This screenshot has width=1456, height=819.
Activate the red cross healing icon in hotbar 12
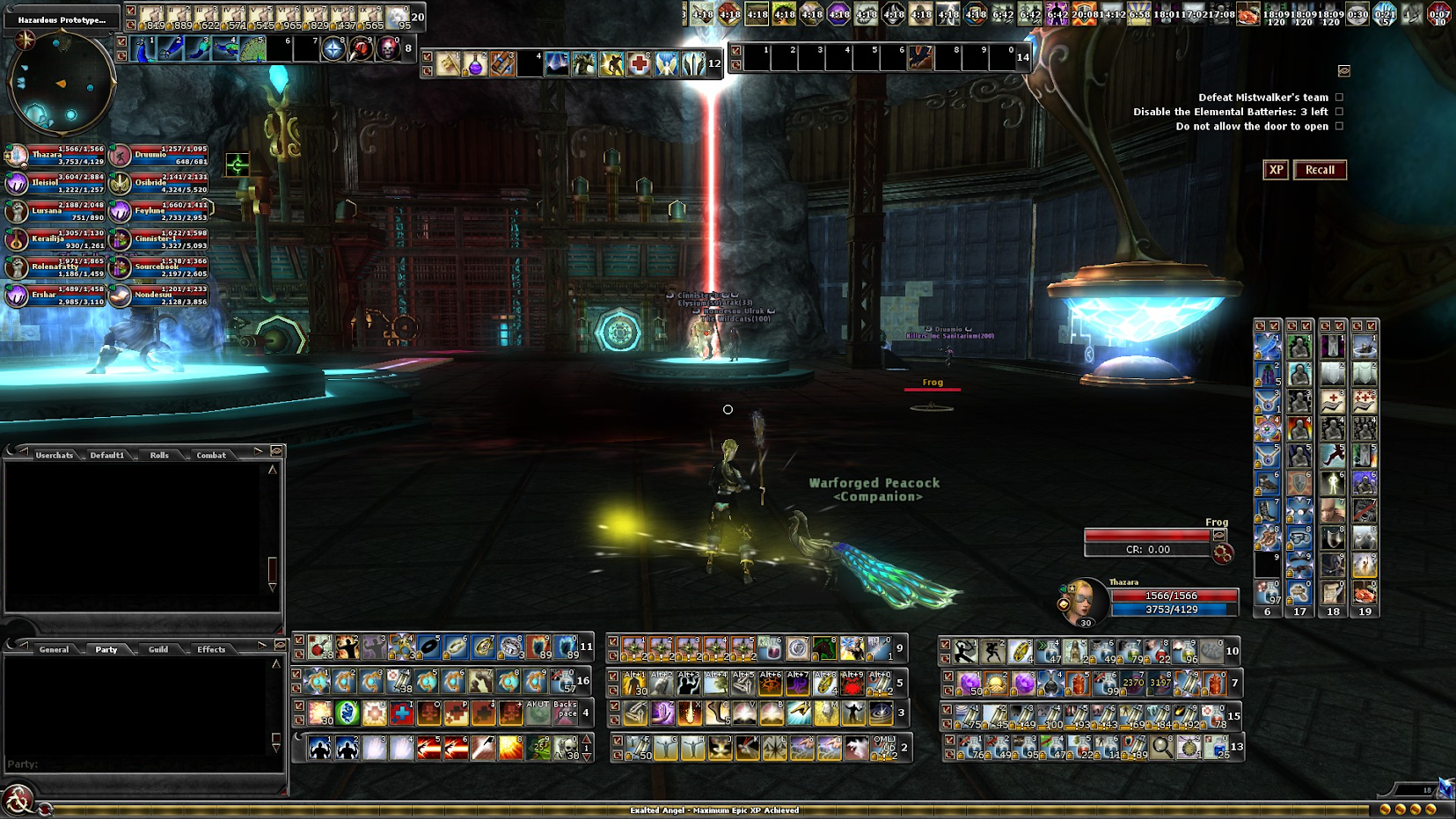(x=639, y=64)
